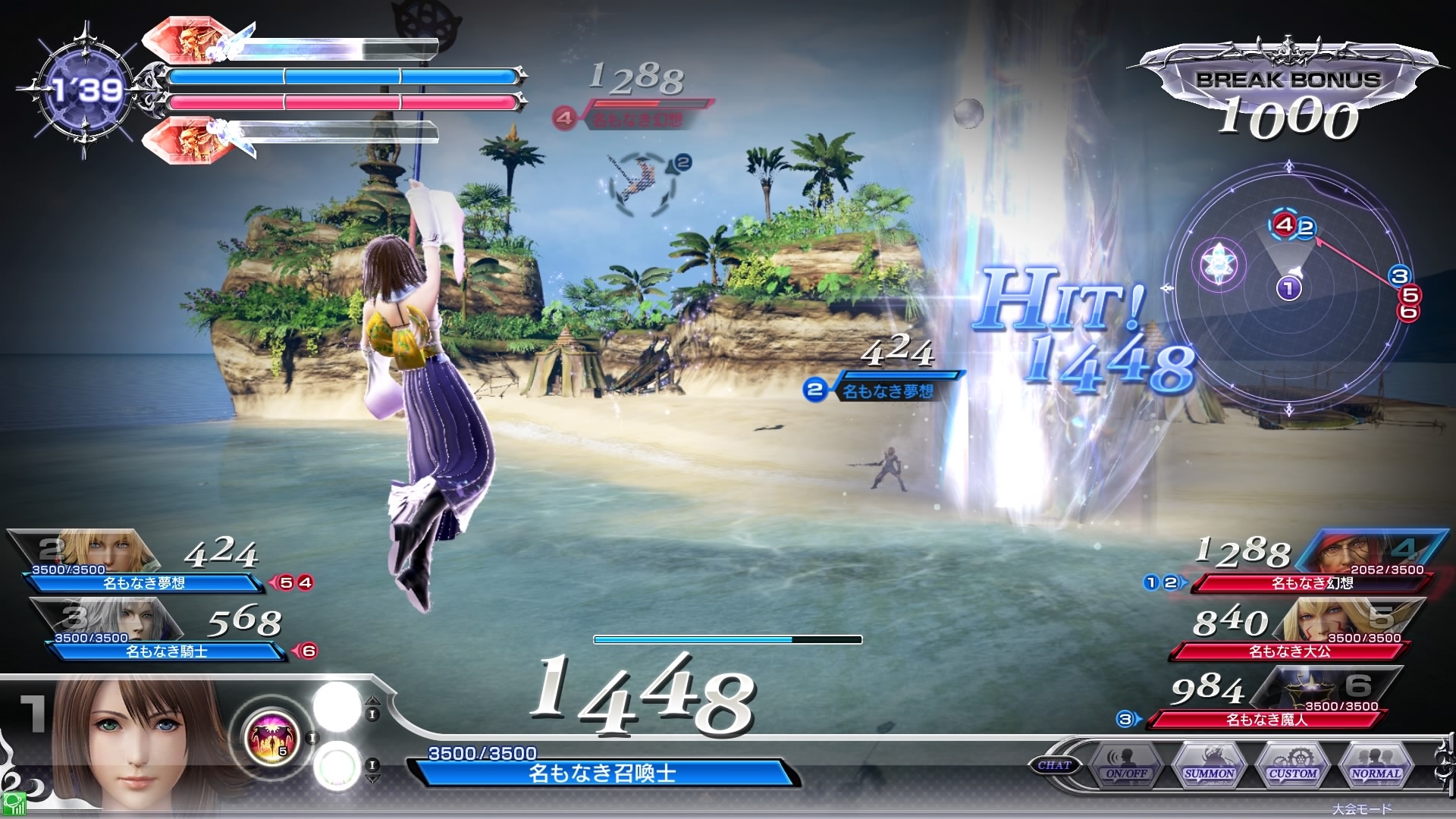
Task: Click the green network signal icon
Action: [14, 805]
